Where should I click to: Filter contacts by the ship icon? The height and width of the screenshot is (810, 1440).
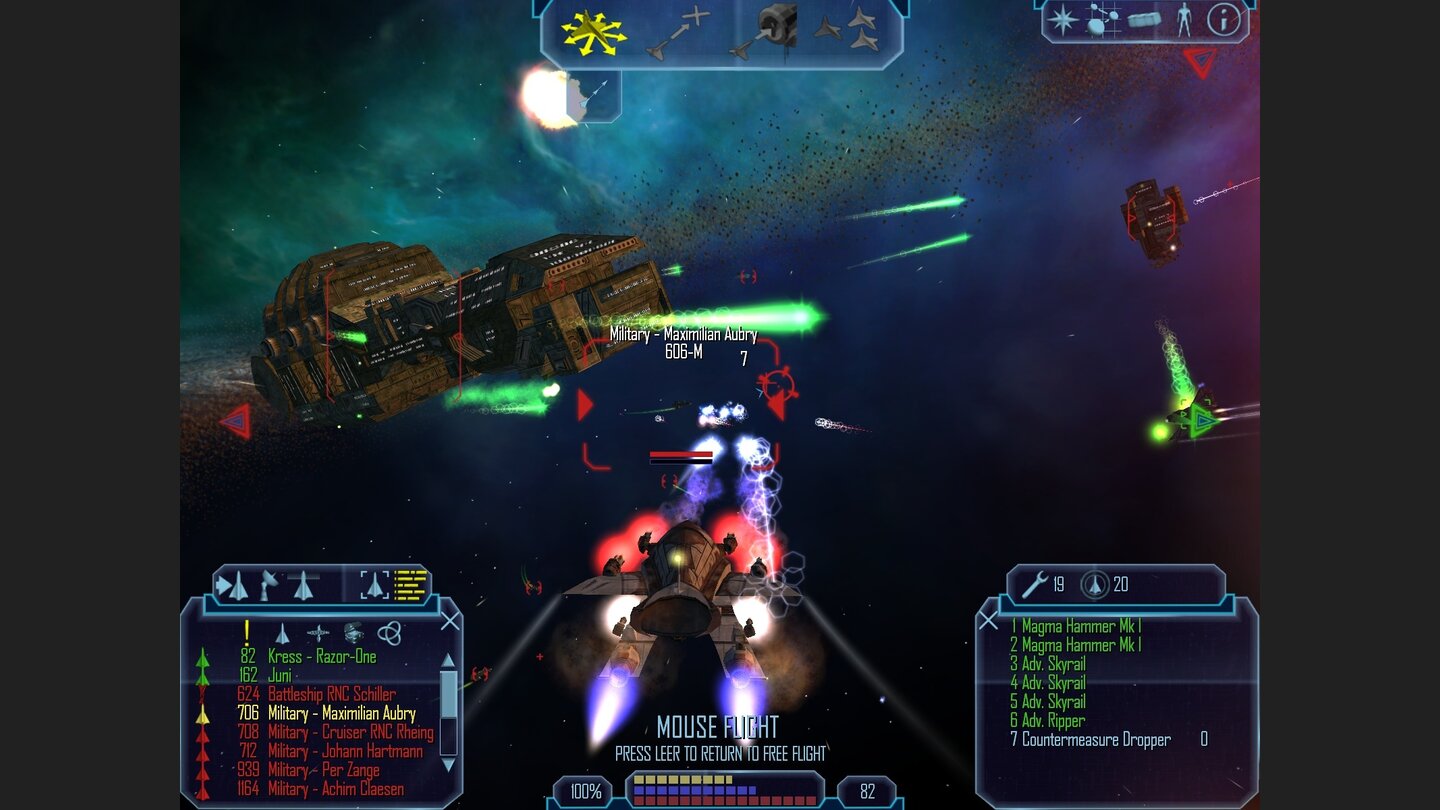(282, 633)
